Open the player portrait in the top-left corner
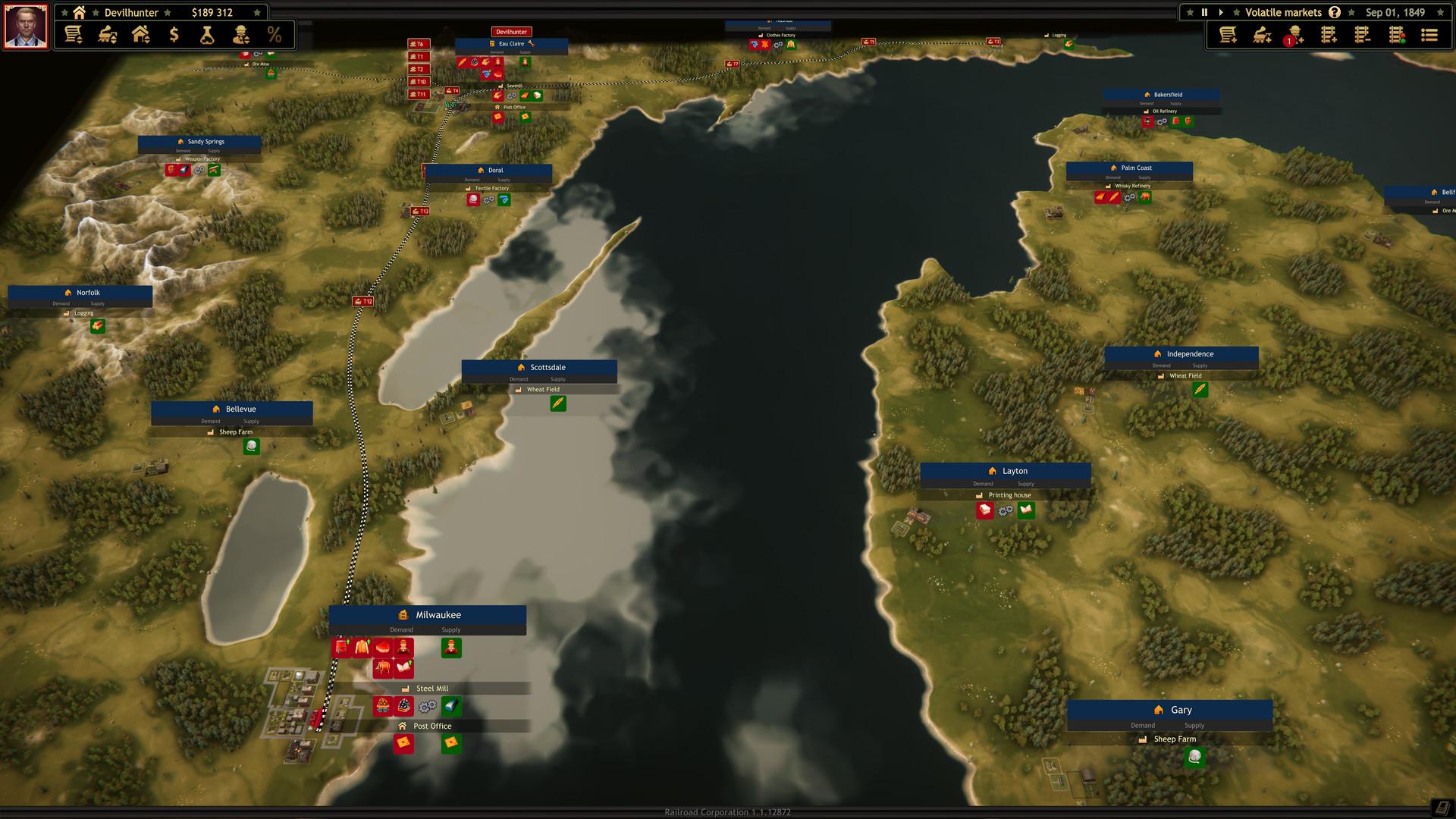 coord(25,25)
